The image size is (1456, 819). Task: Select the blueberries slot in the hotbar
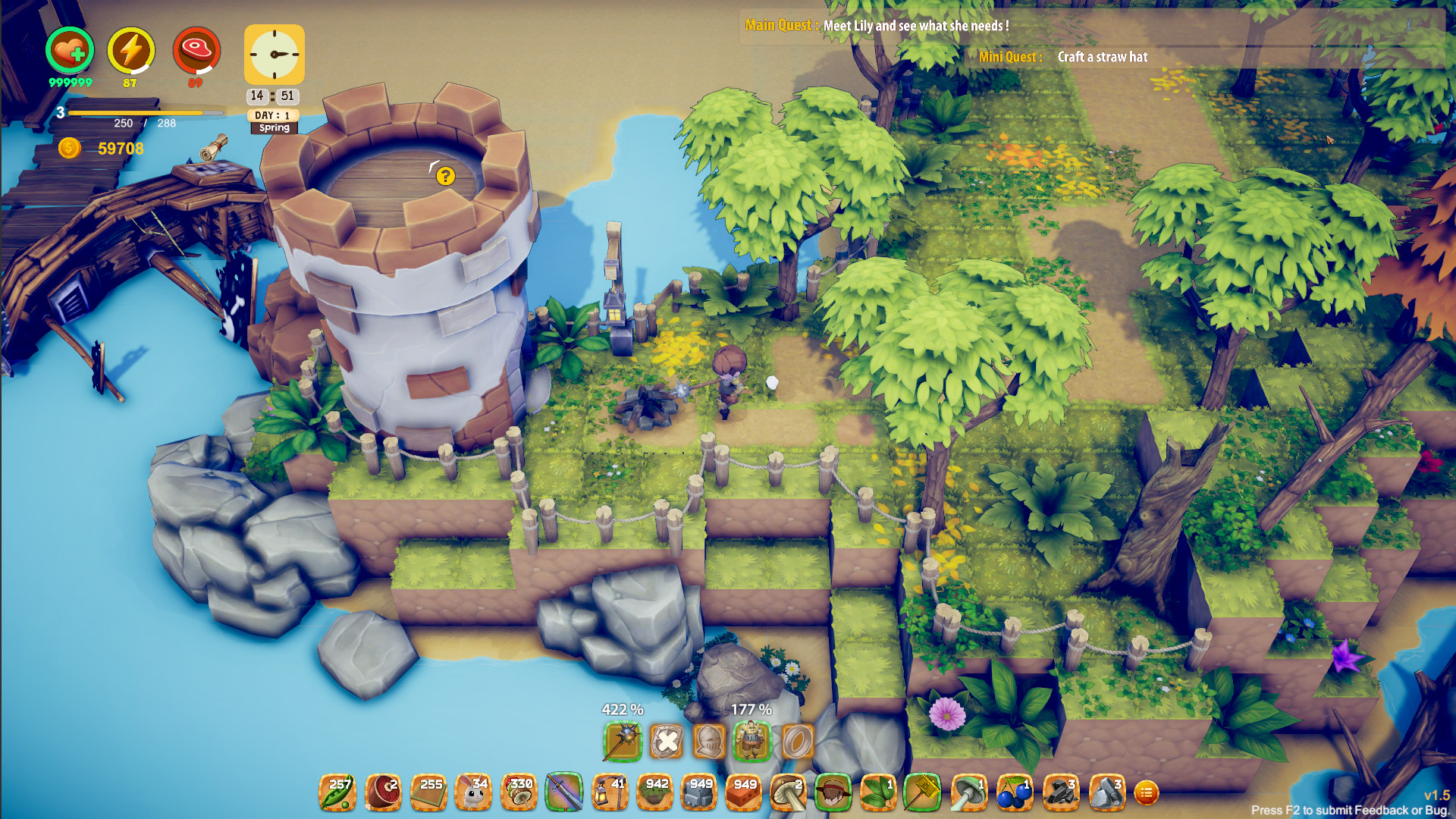coord(1014,792)
